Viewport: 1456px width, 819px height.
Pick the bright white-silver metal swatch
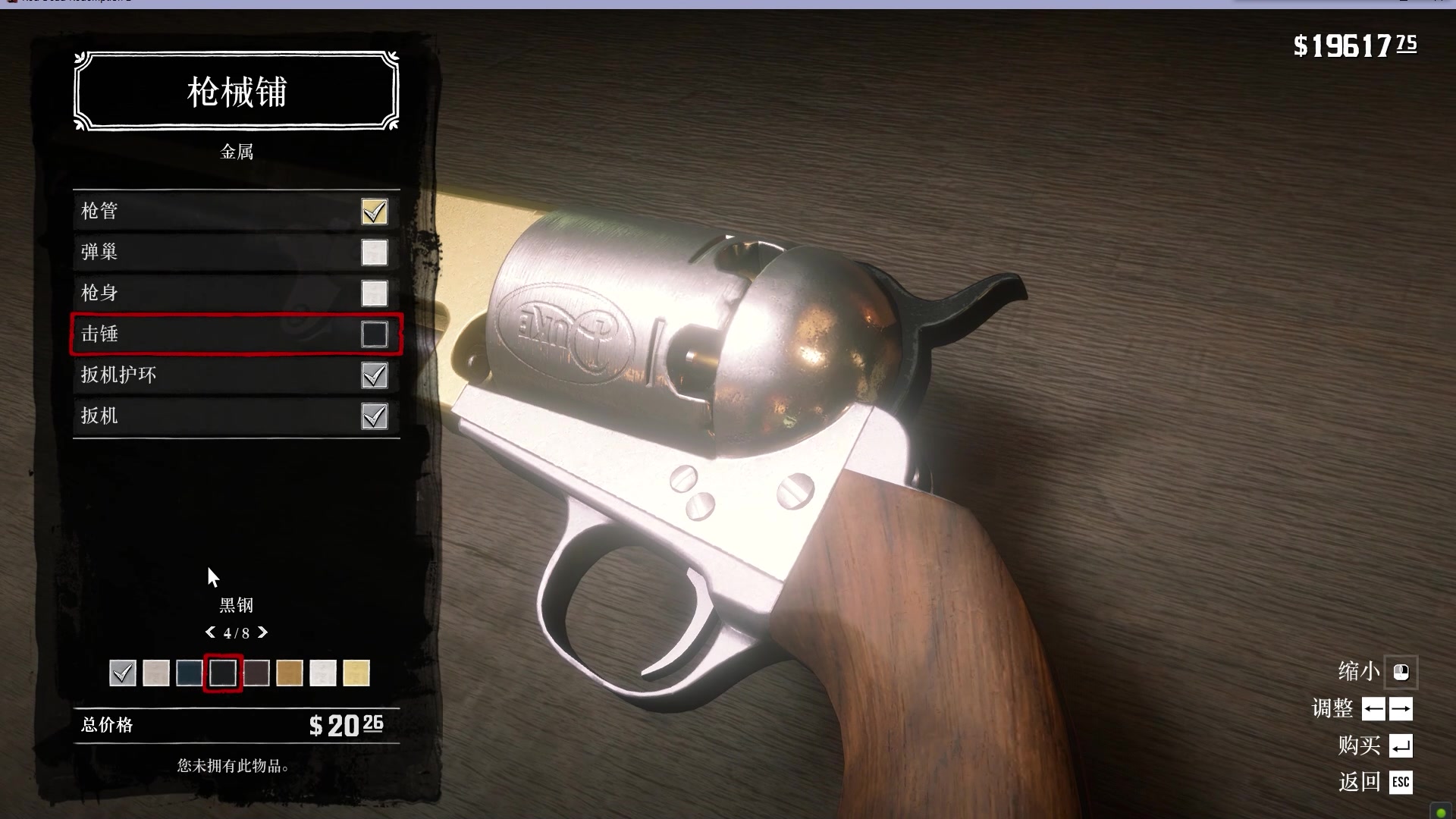point(323,673)
